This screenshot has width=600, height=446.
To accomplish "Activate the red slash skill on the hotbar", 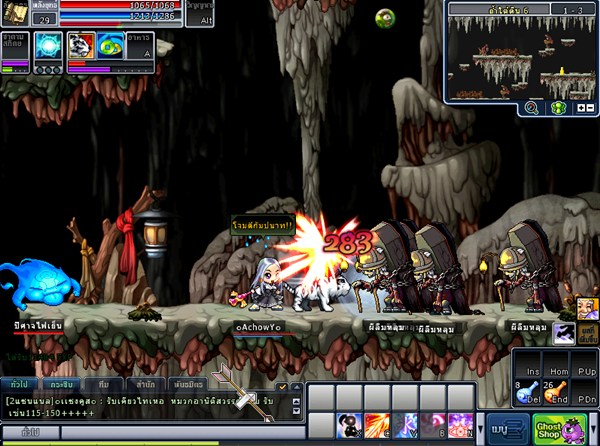I will (377, 425).
